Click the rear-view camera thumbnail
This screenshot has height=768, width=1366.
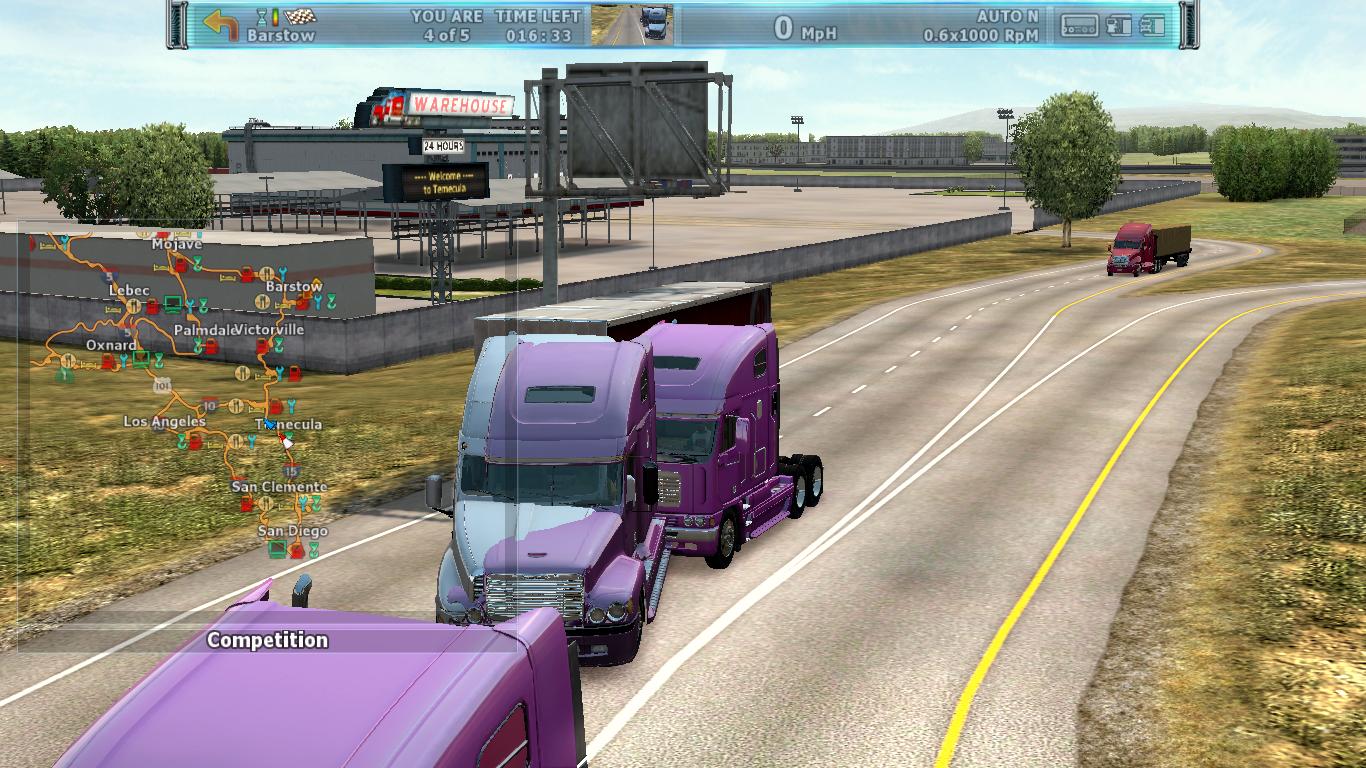631,25
